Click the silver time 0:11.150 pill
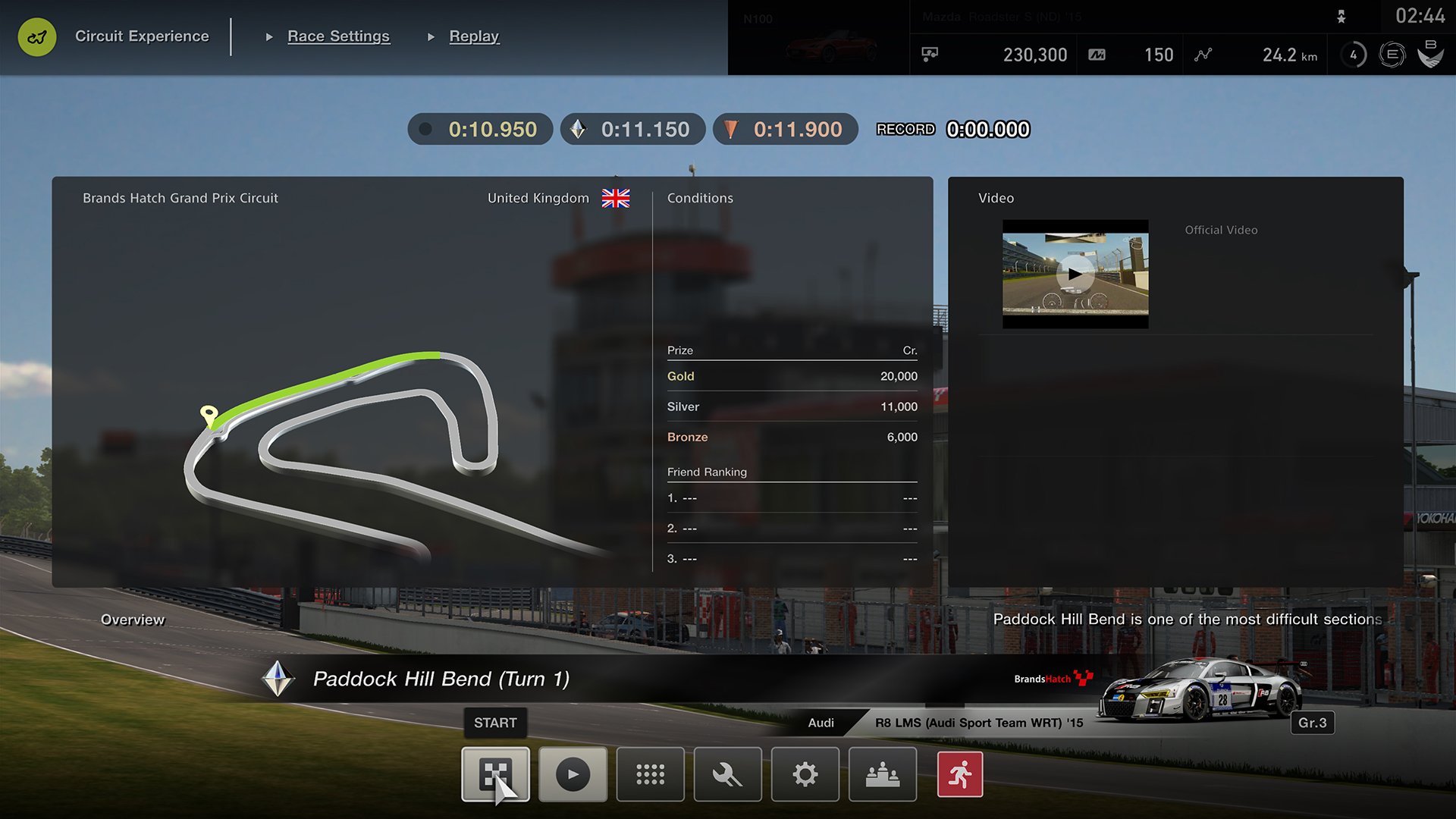Viewport: 1456px width, 819px height. pos(633,129)
